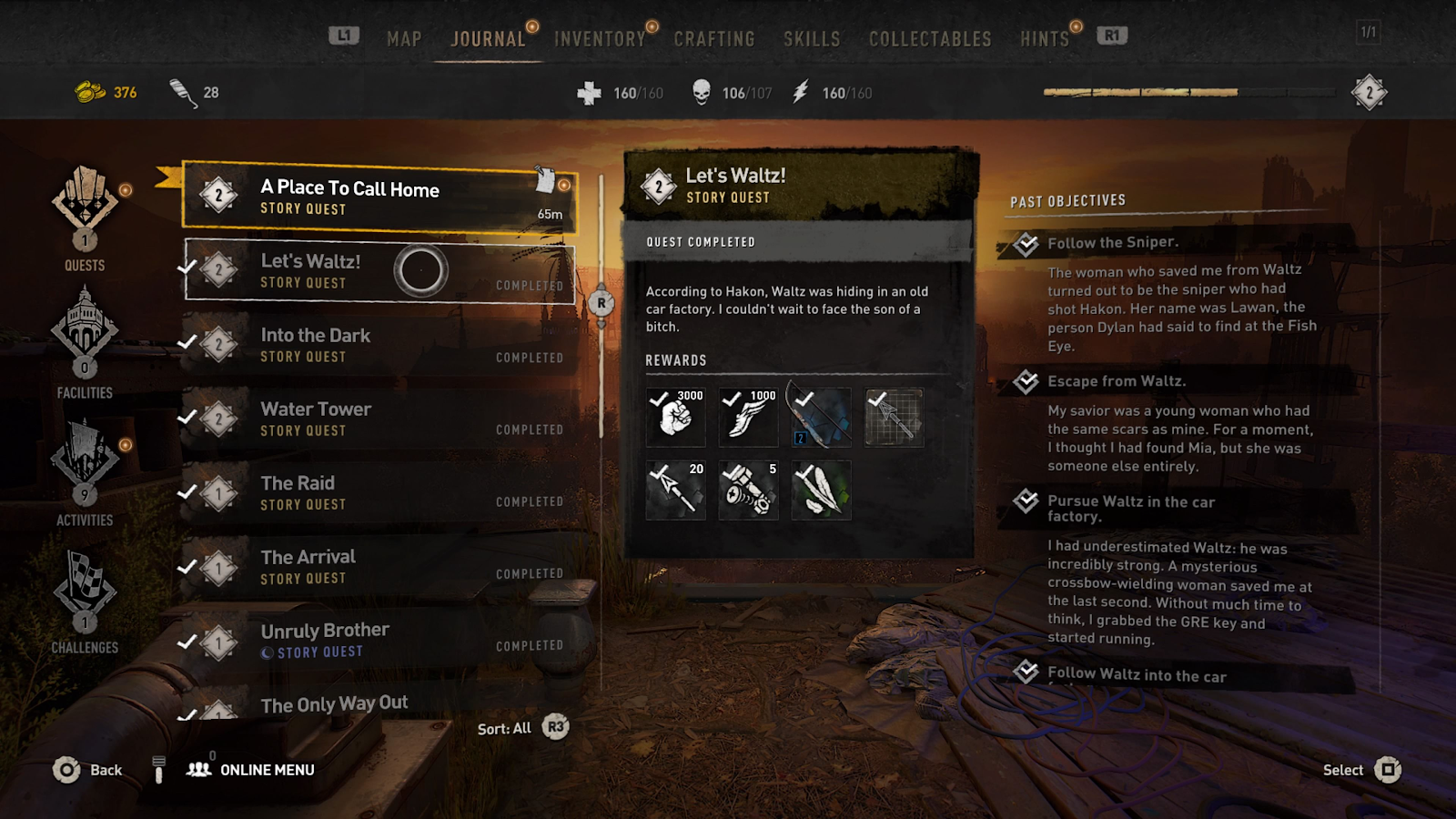Show the Skills tab
Viewport: 1456px width, 819px height.
pos(812,39)
